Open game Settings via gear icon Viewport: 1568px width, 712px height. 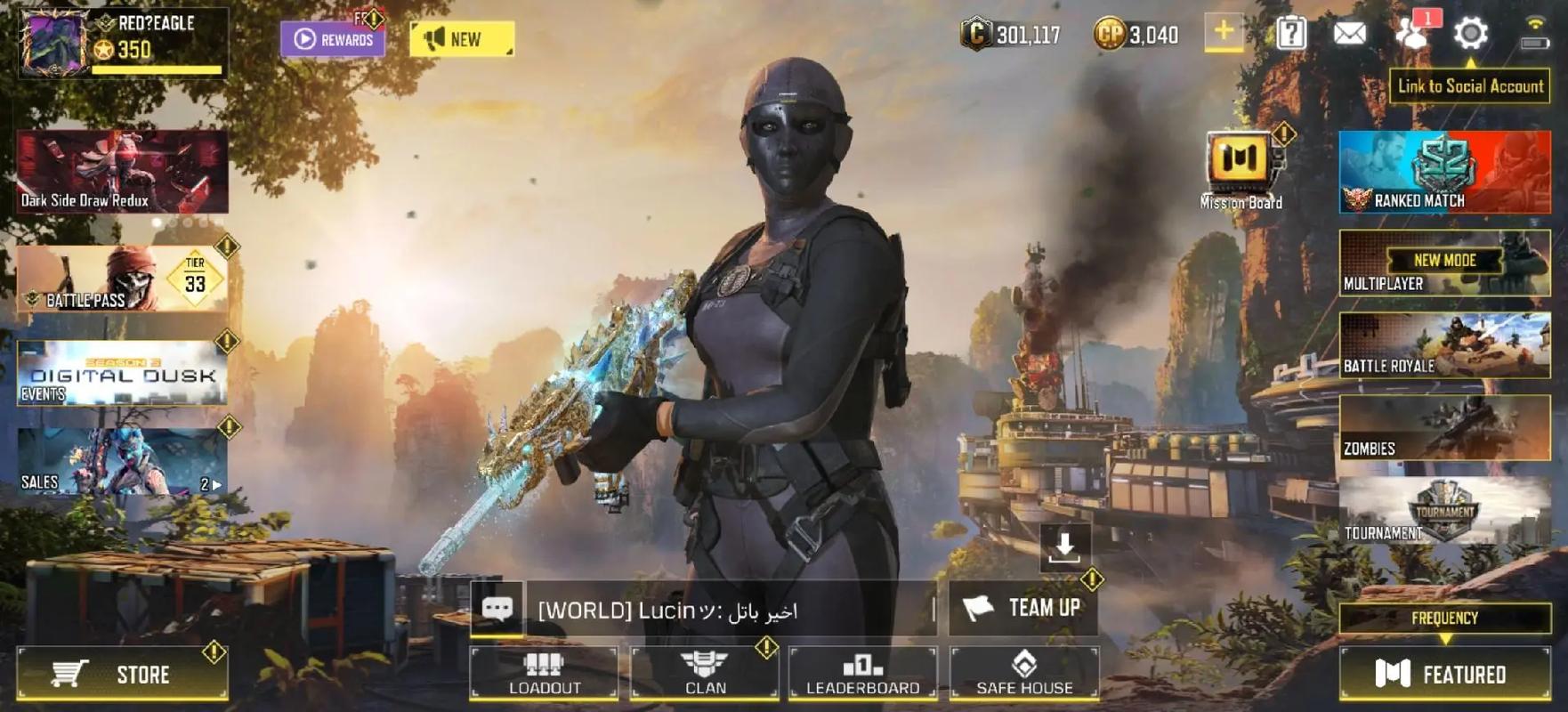1473,34
